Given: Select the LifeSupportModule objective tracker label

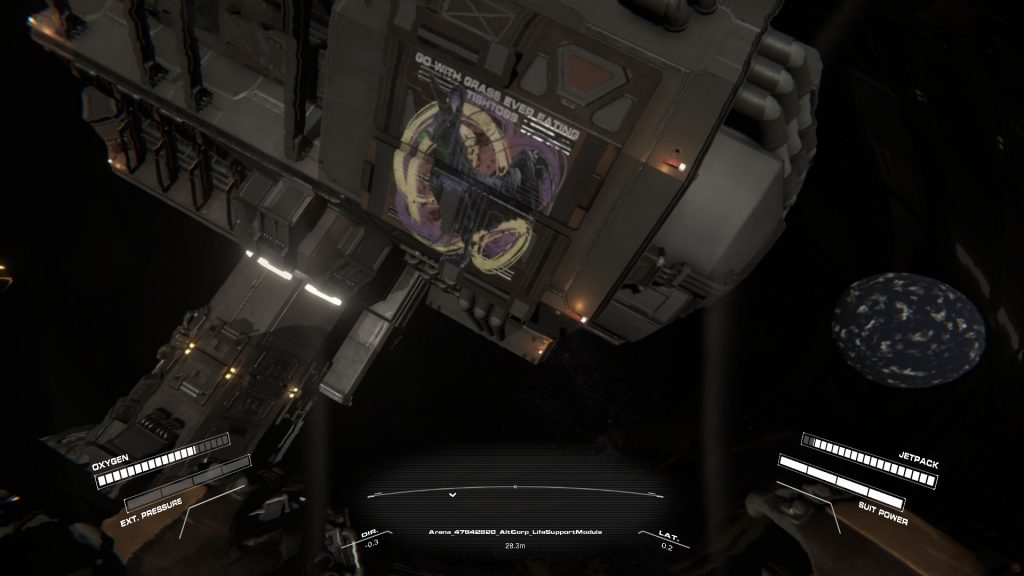Looking at the screenshot, I should pyautogui.click(x=514, y=531).
